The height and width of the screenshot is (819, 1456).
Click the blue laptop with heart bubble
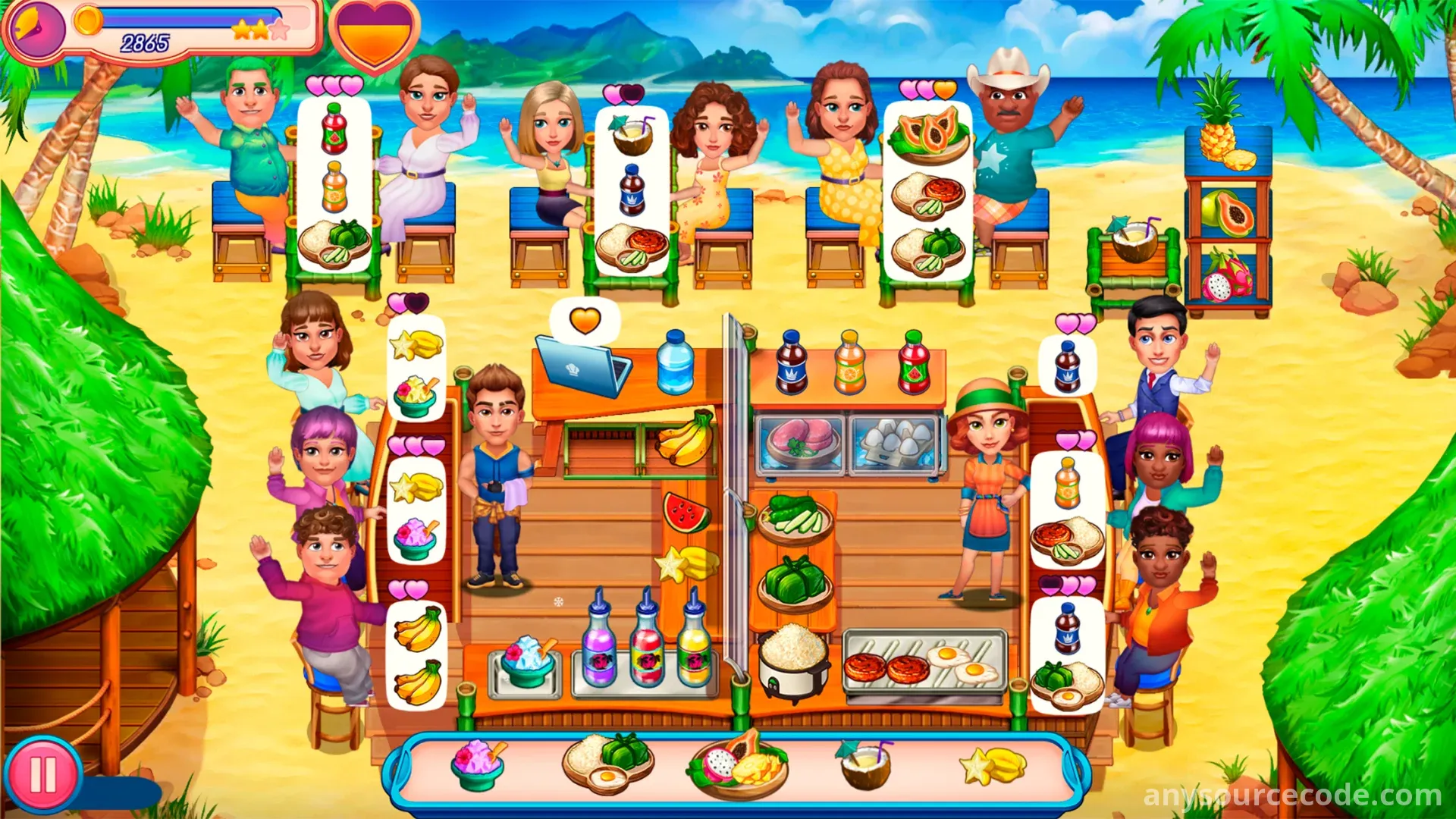coord(582,366)
